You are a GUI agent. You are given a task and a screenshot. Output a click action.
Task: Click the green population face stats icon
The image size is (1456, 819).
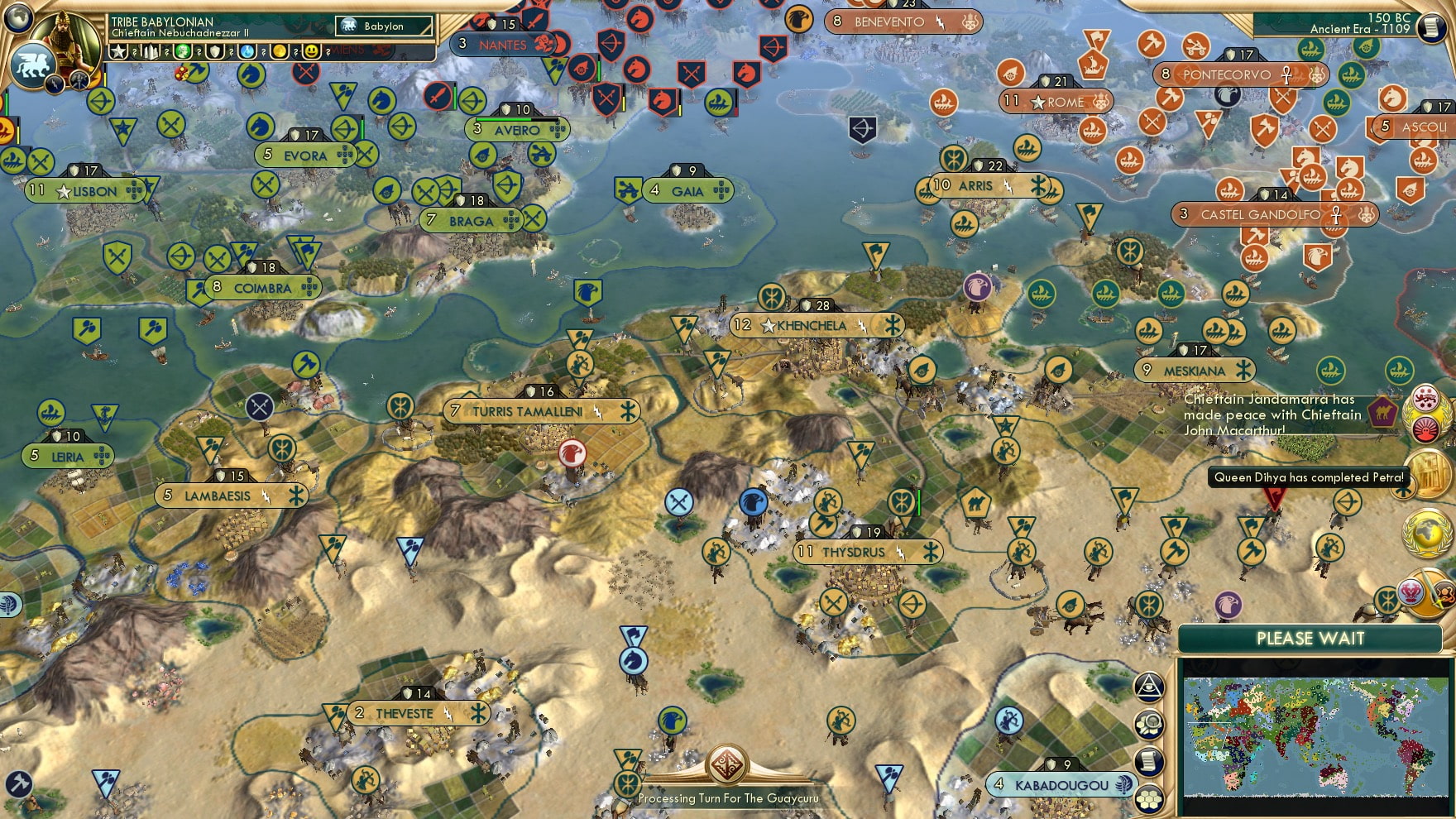coord(182,50)
